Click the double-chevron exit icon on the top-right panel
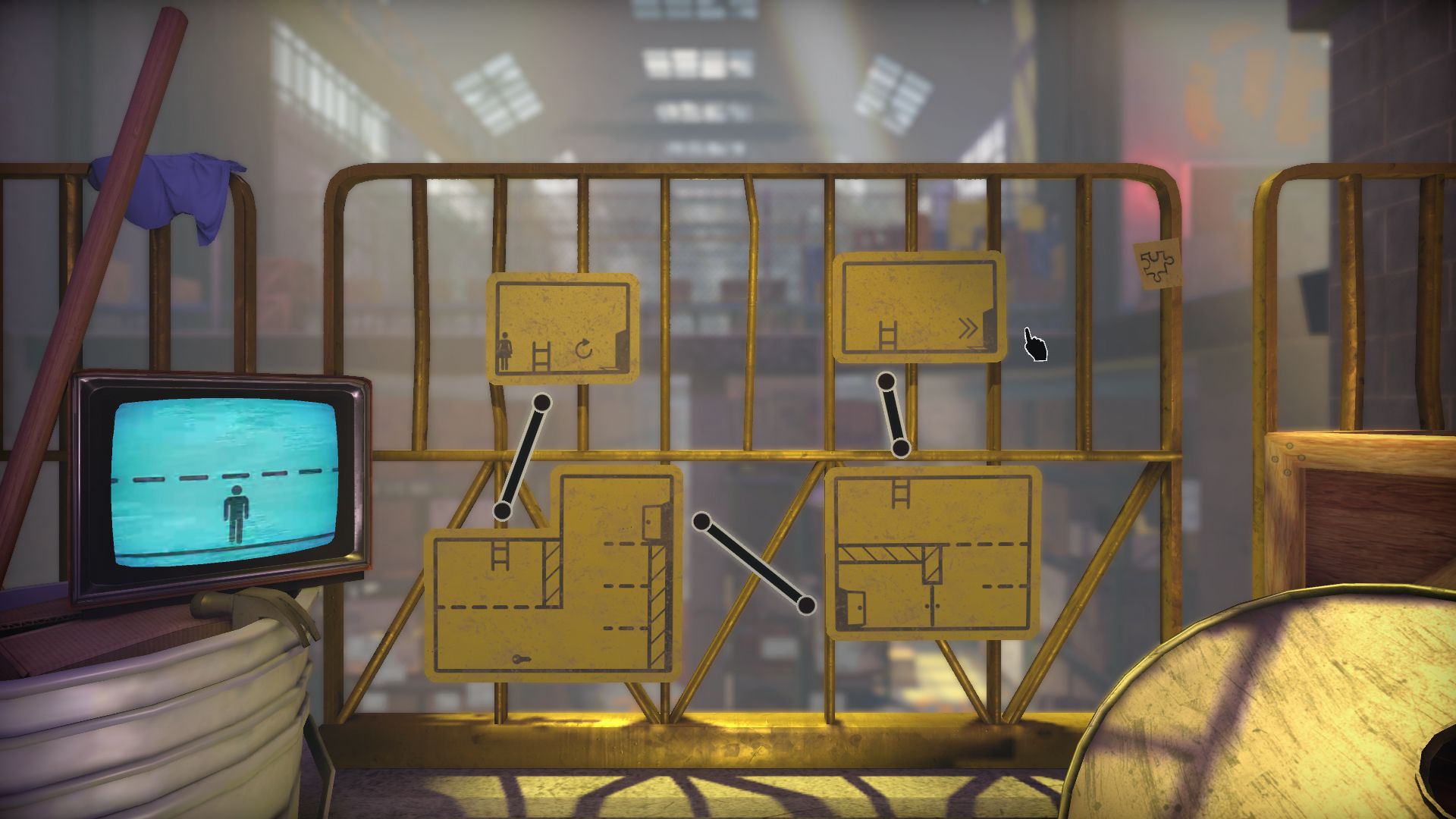The image size is (1456, 819). 968,328
